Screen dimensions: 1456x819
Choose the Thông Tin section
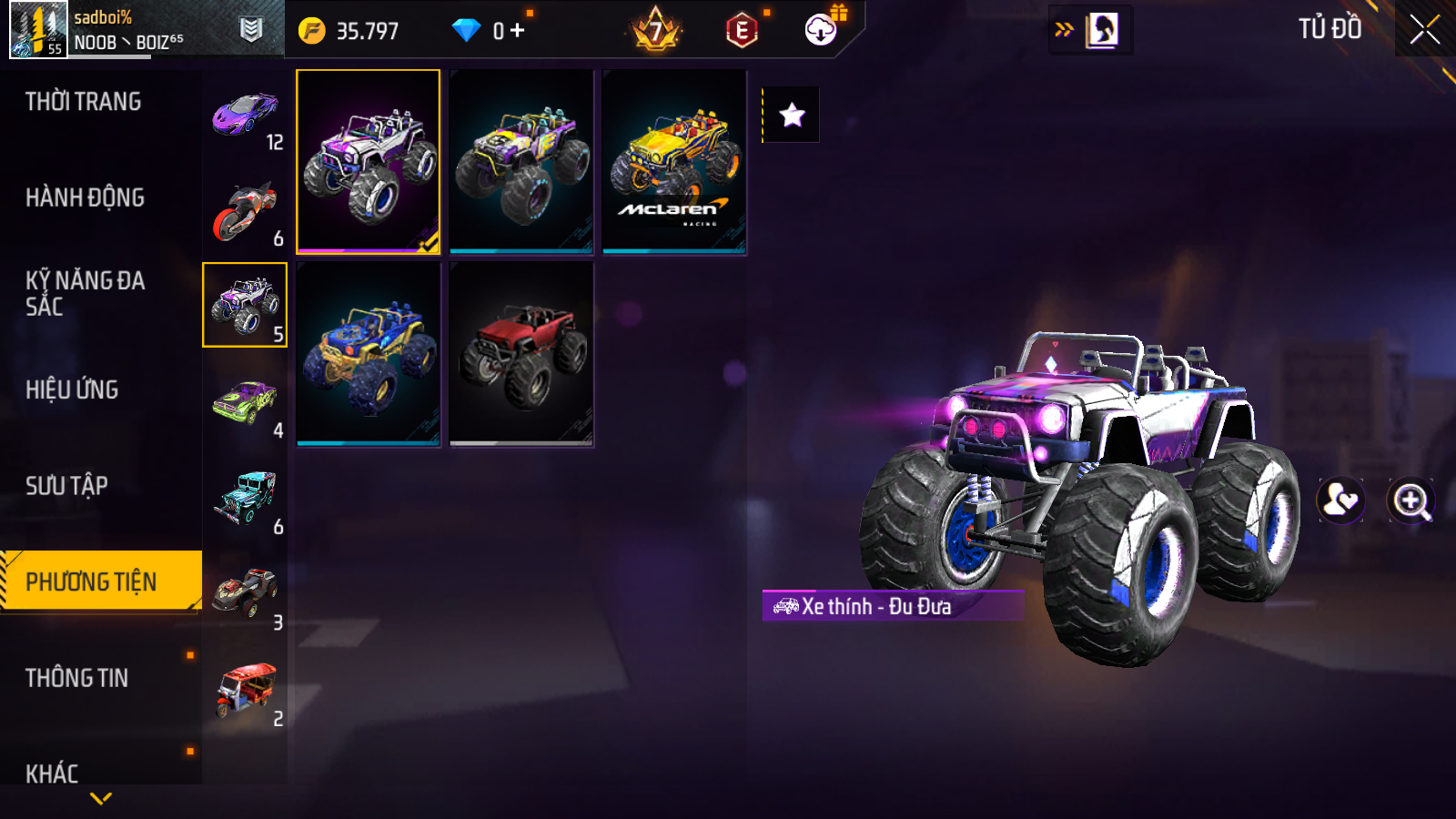point(76,678)
